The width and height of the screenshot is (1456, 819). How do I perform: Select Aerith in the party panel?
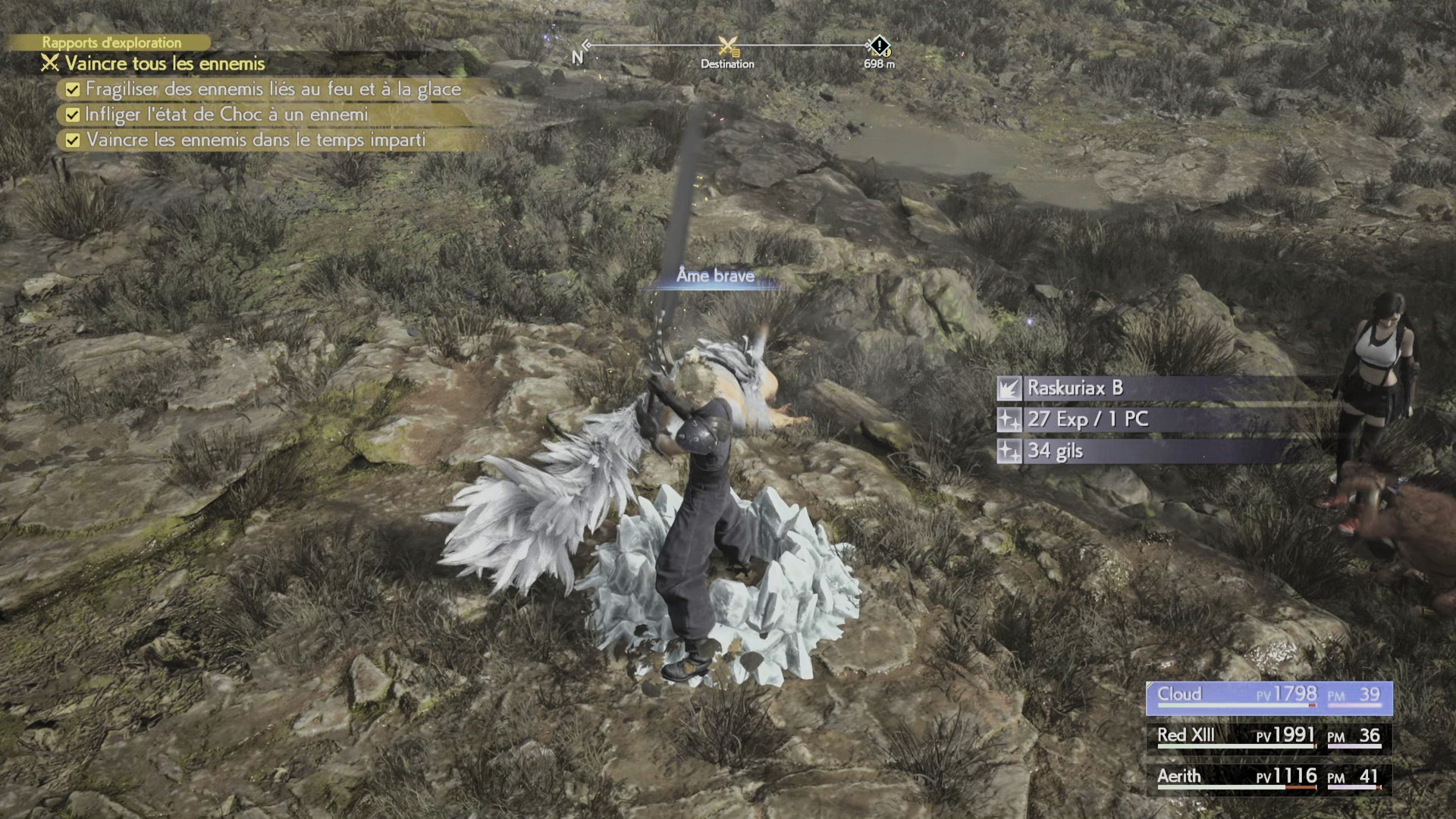(x=1268, y=777)
